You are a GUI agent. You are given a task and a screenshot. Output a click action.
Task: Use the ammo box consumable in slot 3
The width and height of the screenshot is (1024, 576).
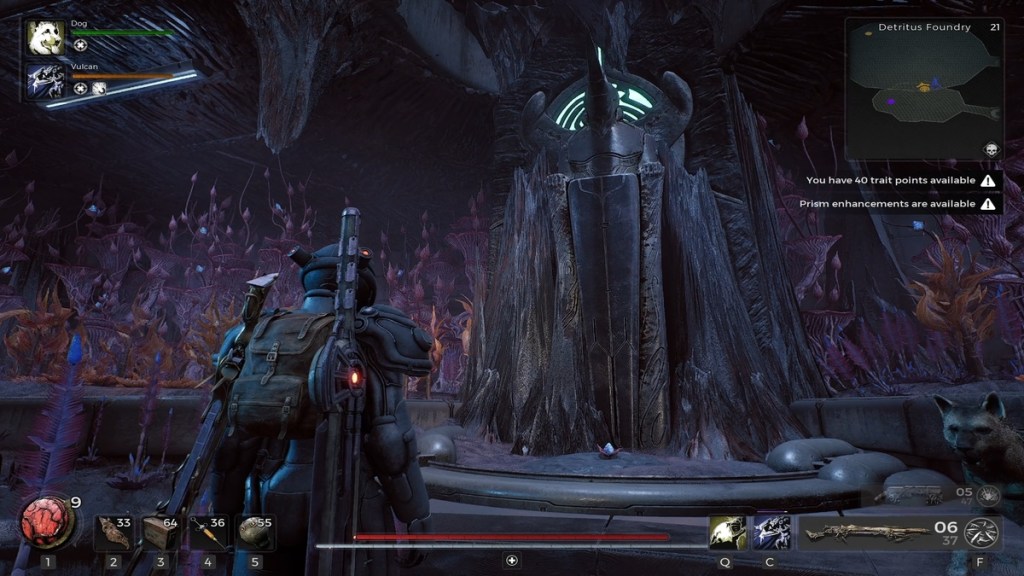click(x=160, y=533)
